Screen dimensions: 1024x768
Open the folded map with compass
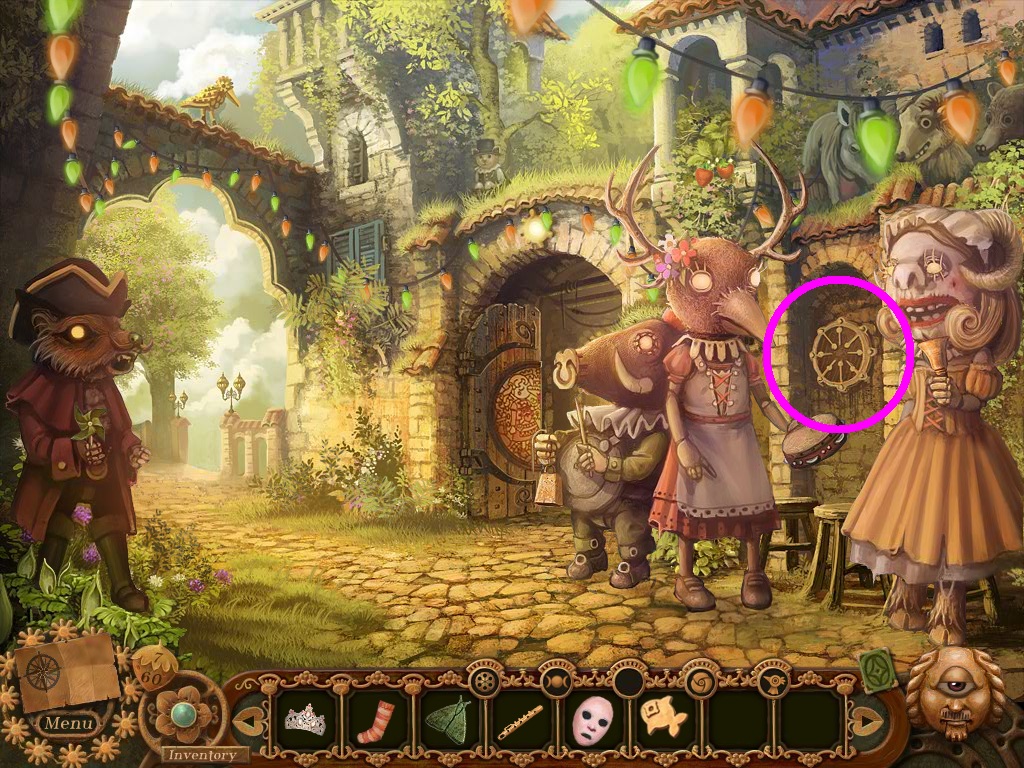[x=66, y=670]
